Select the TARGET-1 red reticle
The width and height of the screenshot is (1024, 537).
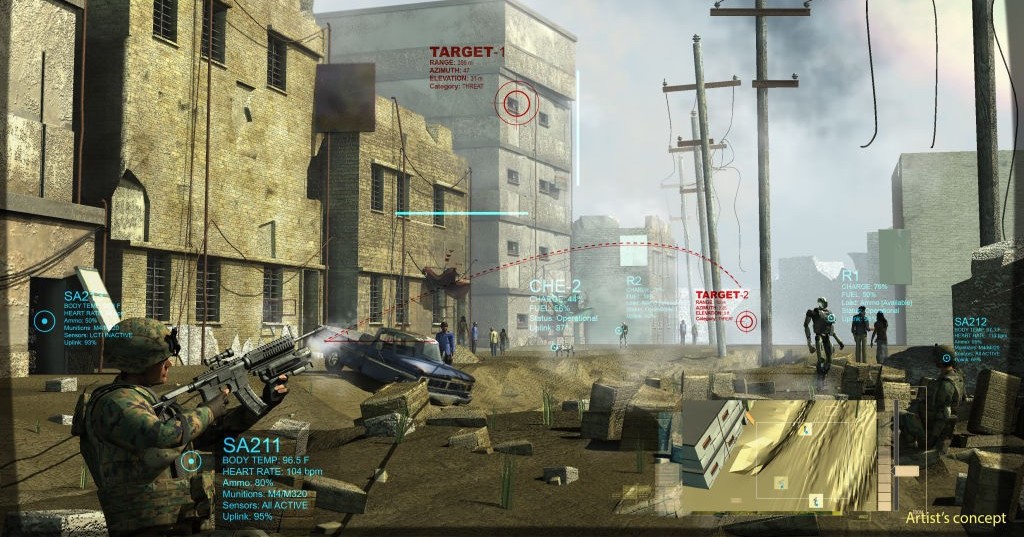coord(516,102)
